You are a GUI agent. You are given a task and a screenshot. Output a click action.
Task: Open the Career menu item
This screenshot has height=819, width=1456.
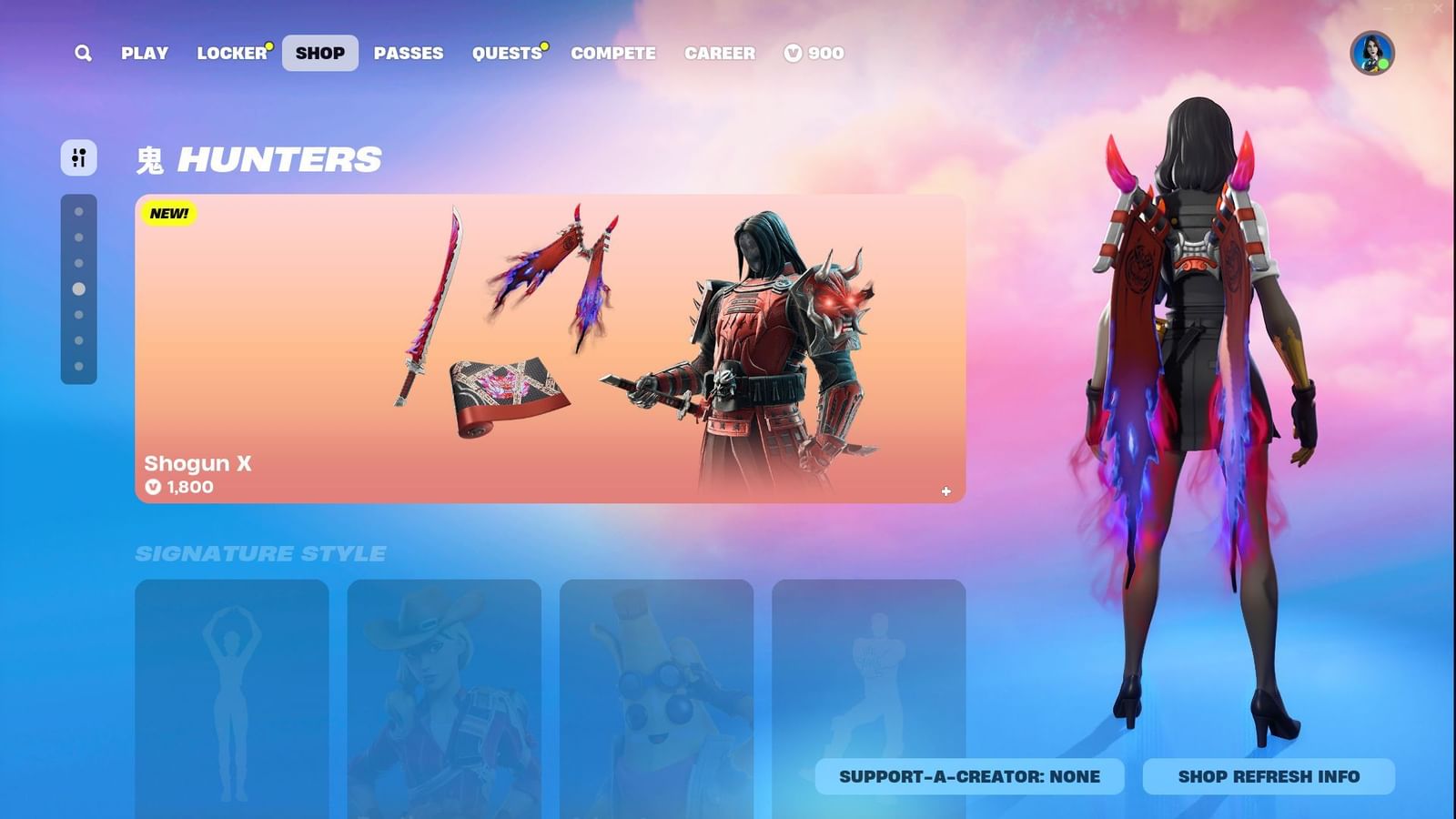(x=720, y=53)
